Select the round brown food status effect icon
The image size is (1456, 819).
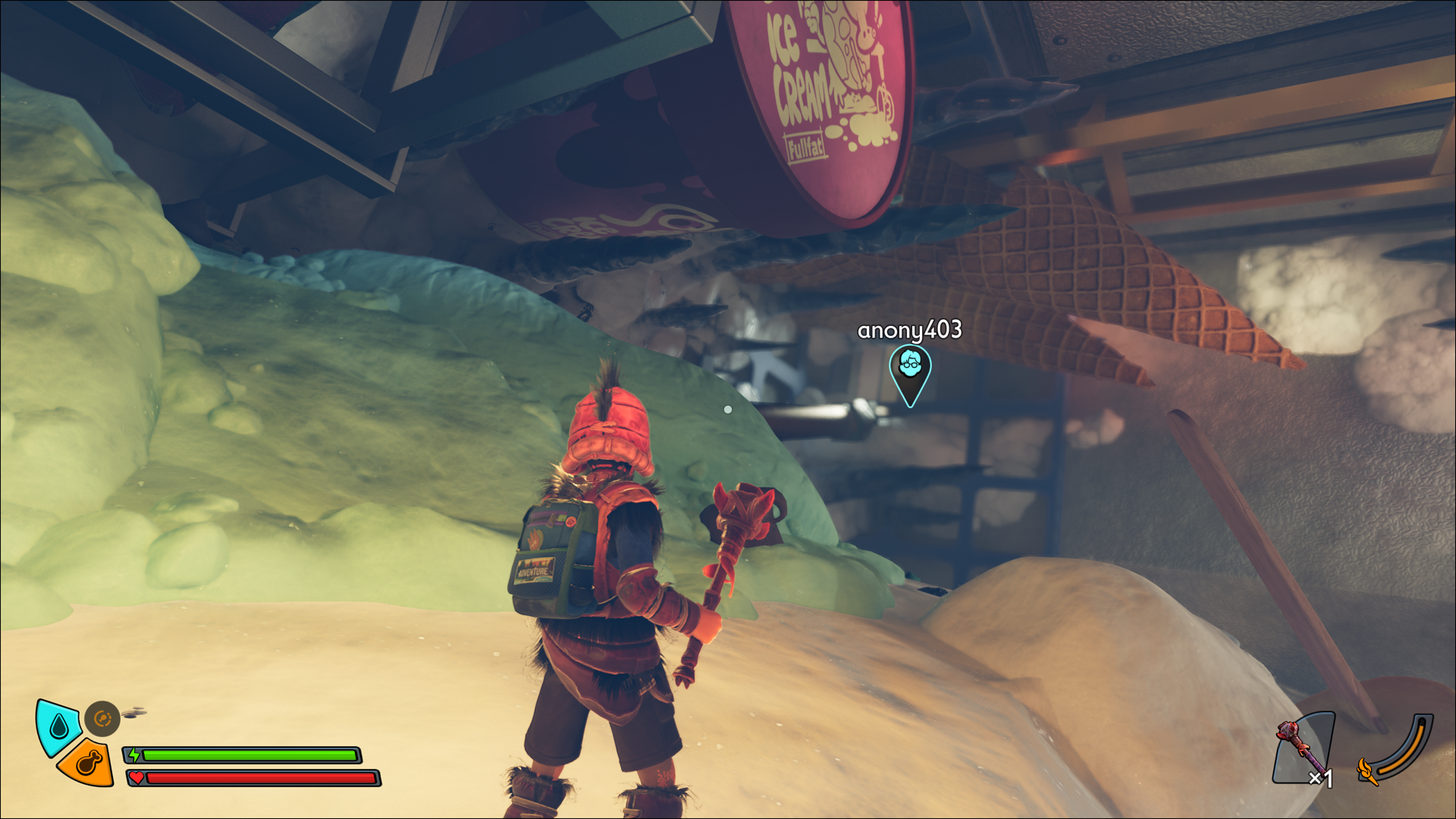coord(102,718)
